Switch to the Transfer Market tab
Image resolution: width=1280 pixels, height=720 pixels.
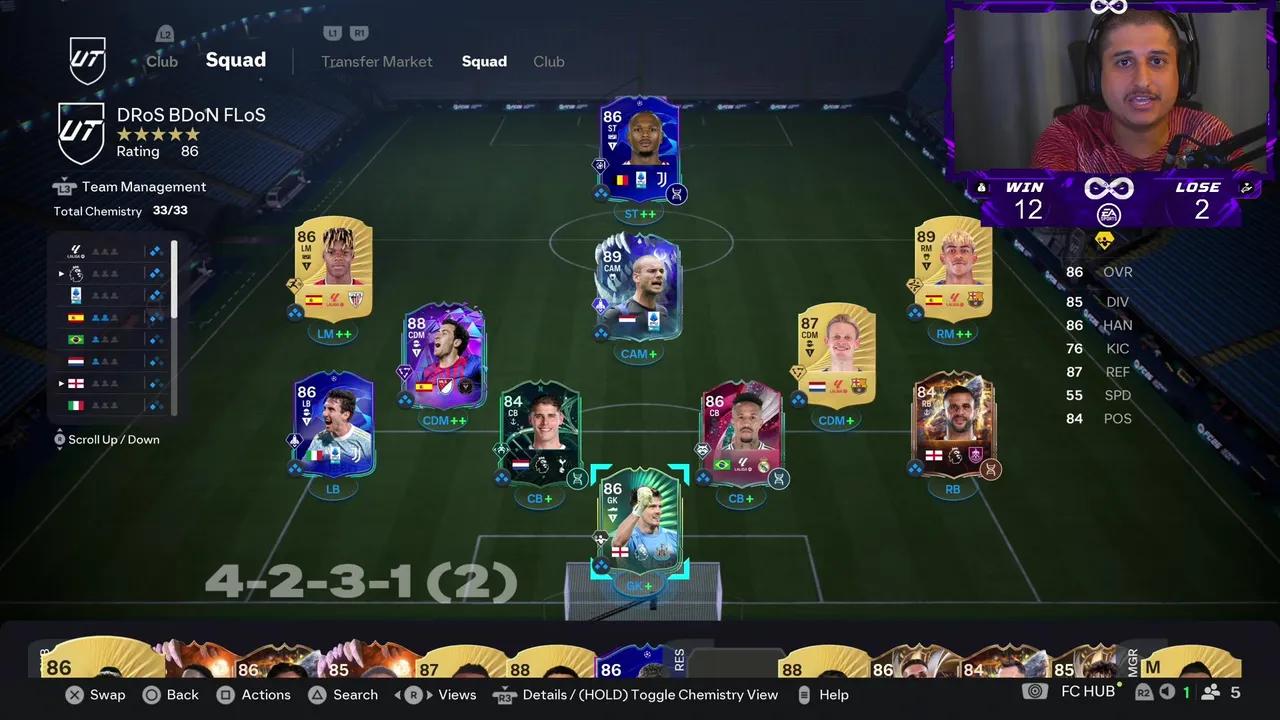point(377,61)
